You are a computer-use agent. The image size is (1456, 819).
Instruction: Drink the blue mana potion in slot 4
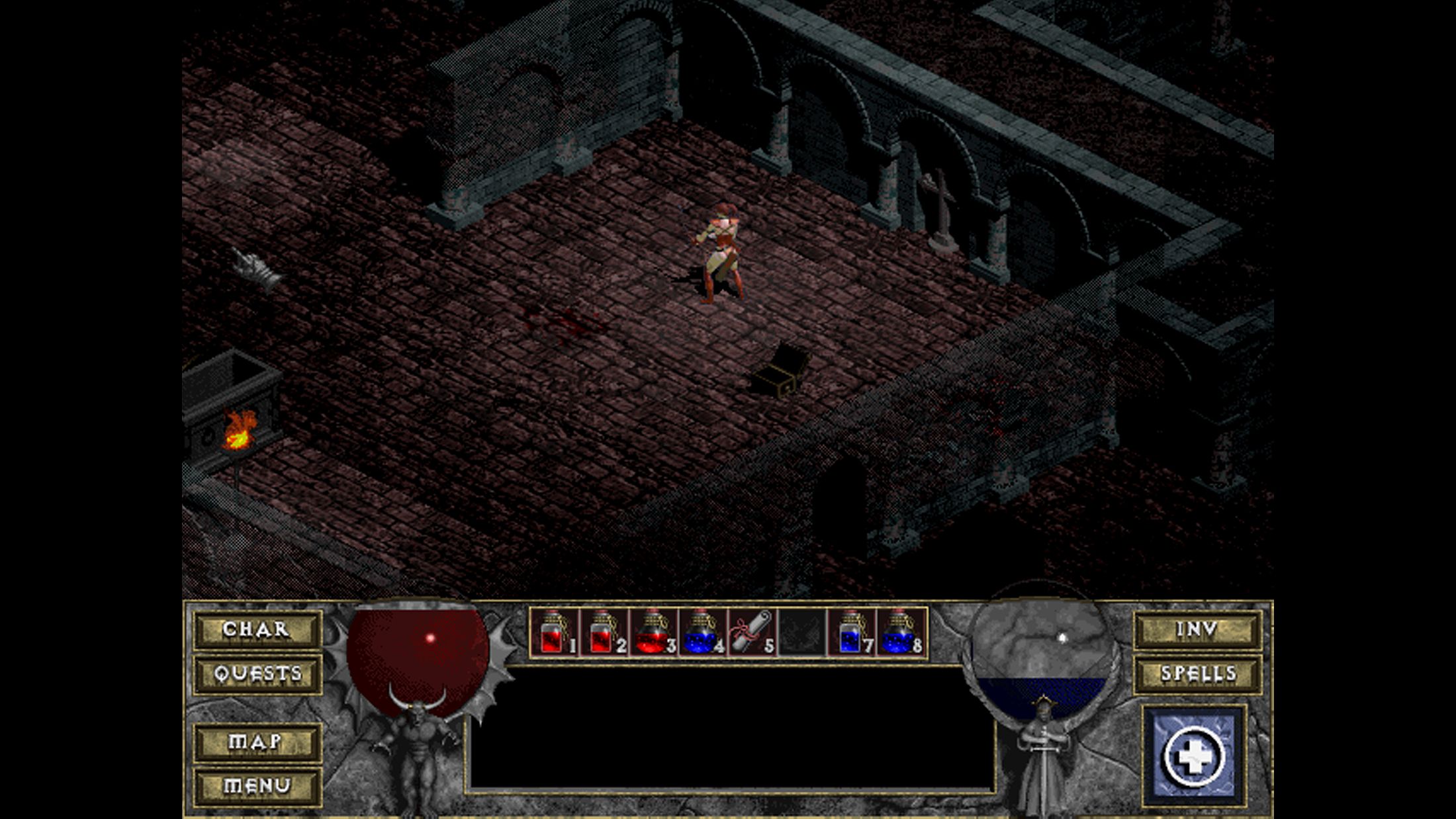tap(702, 633)
